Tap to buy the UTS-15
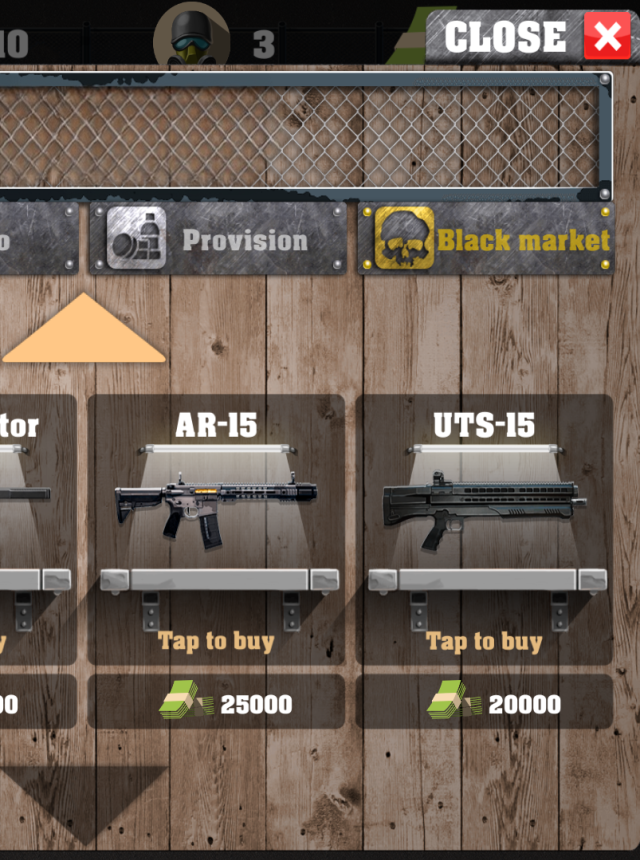Viewport: 640px width, 860px height. (x=484, y=641)
